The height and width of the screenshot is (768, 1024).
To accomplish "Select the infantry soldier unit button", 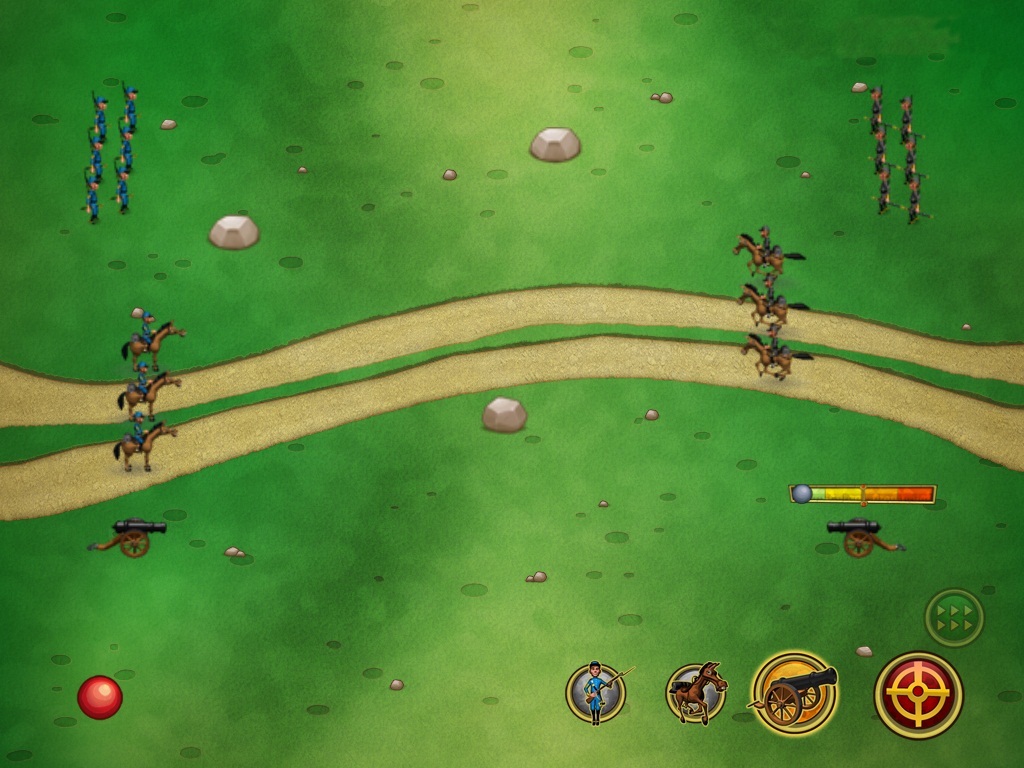I will [x=596, y=692].
